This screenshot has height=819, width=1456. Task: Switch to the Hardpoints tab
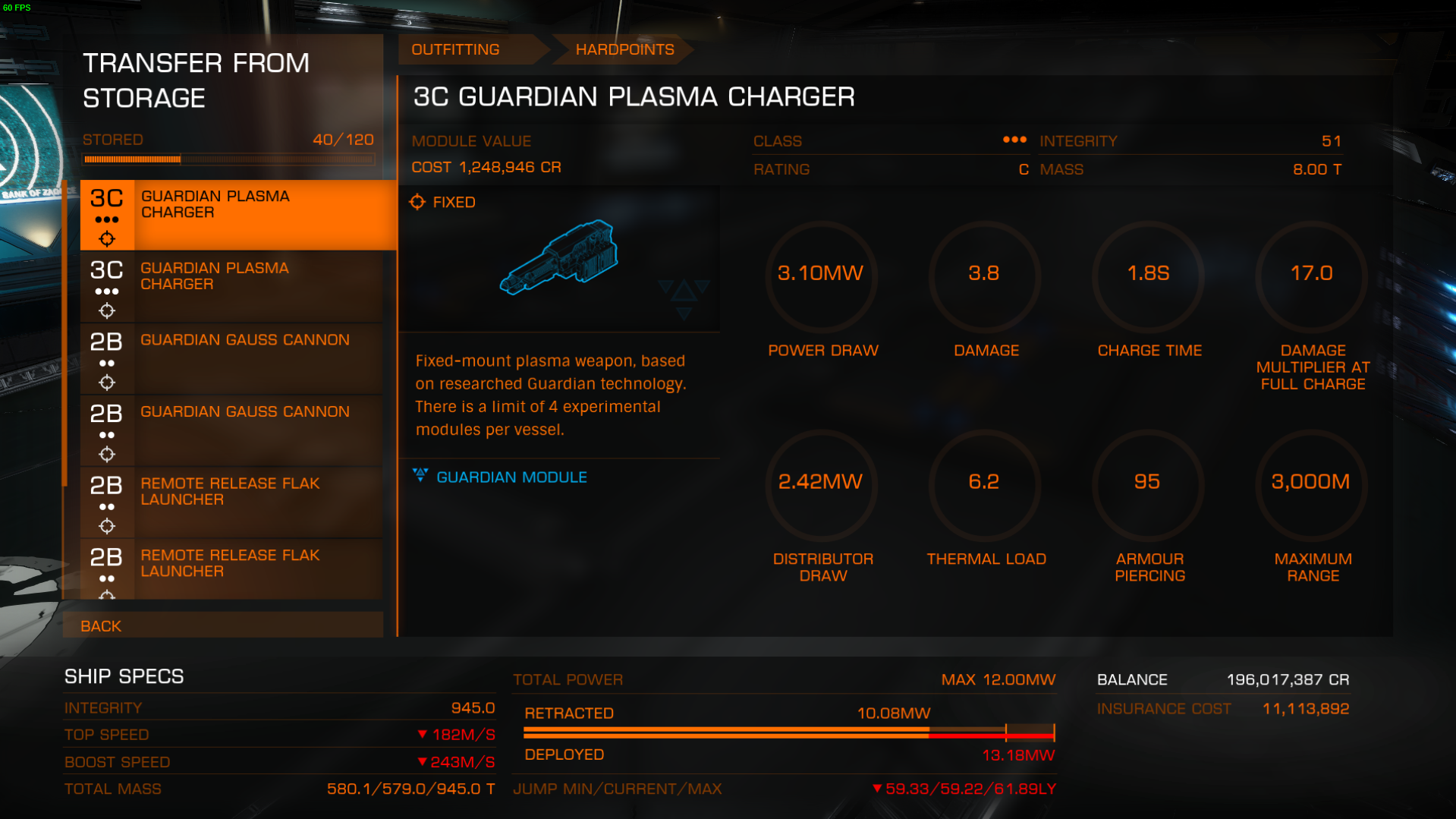pyautogui.click(x=625, y=49)
